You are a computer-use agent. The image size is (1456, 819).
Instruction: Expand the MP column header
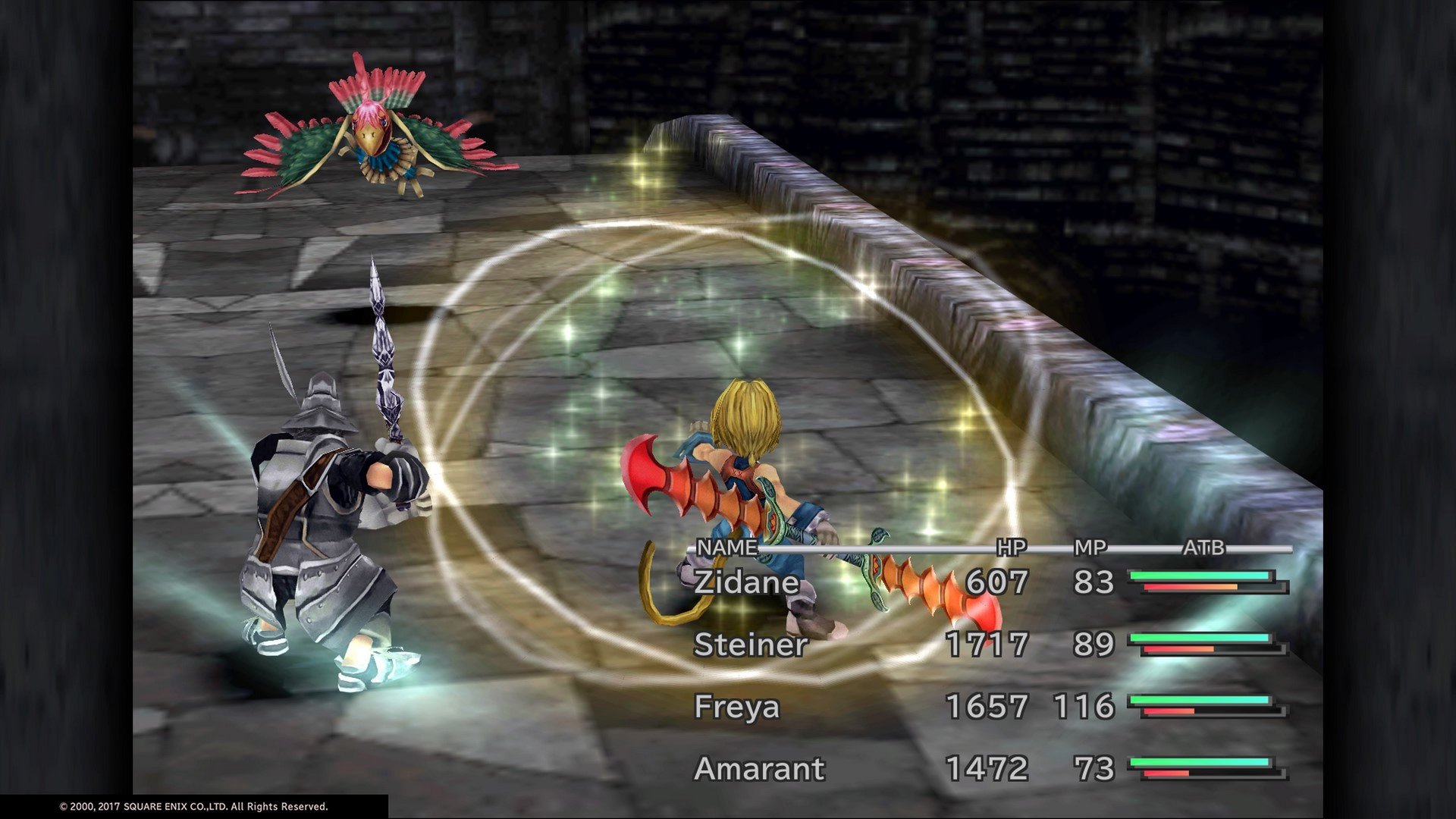point(1092,548)
